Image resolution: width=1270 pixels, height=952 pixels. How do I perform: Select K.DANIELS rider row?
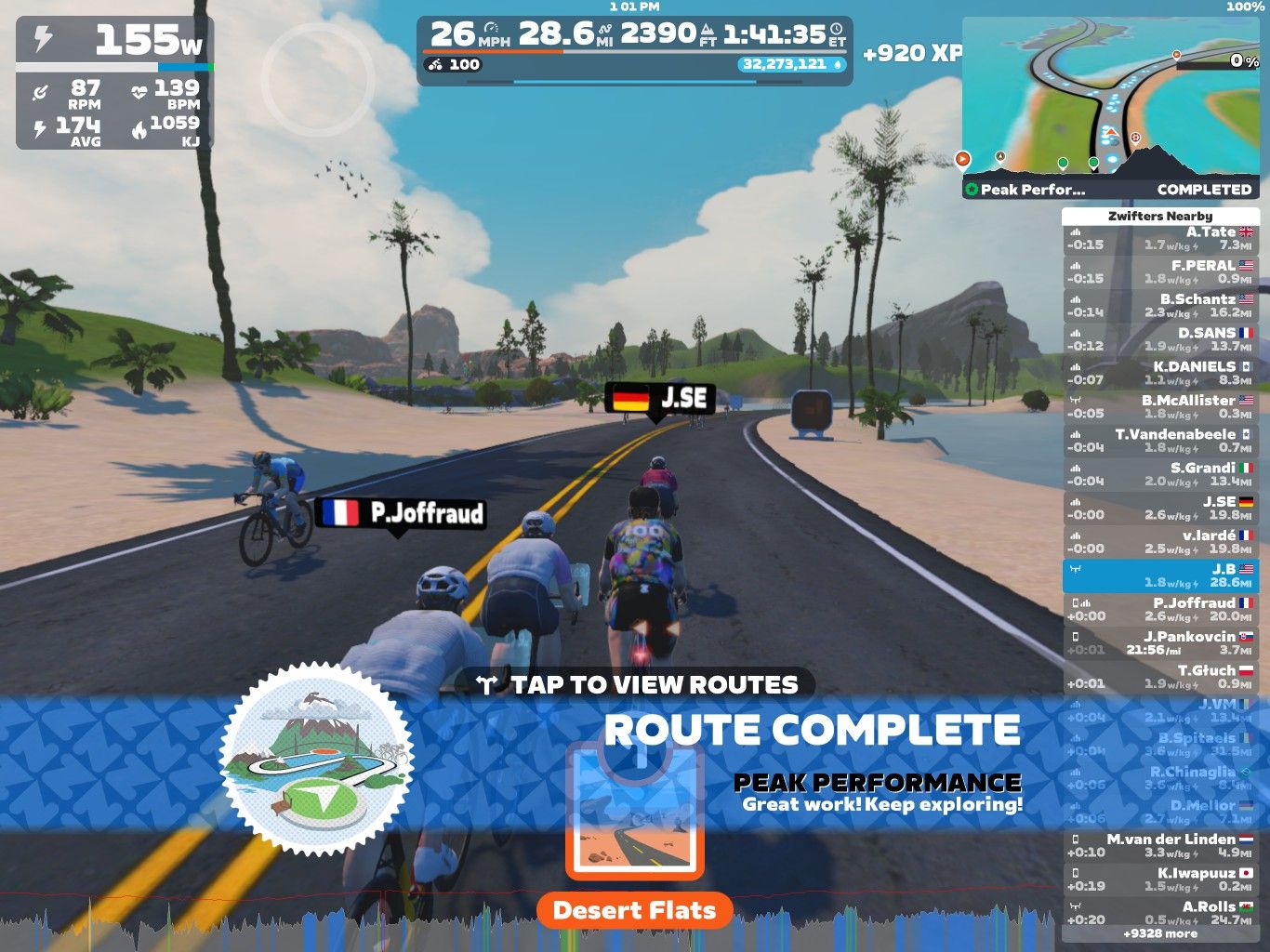click(1160, 374)
